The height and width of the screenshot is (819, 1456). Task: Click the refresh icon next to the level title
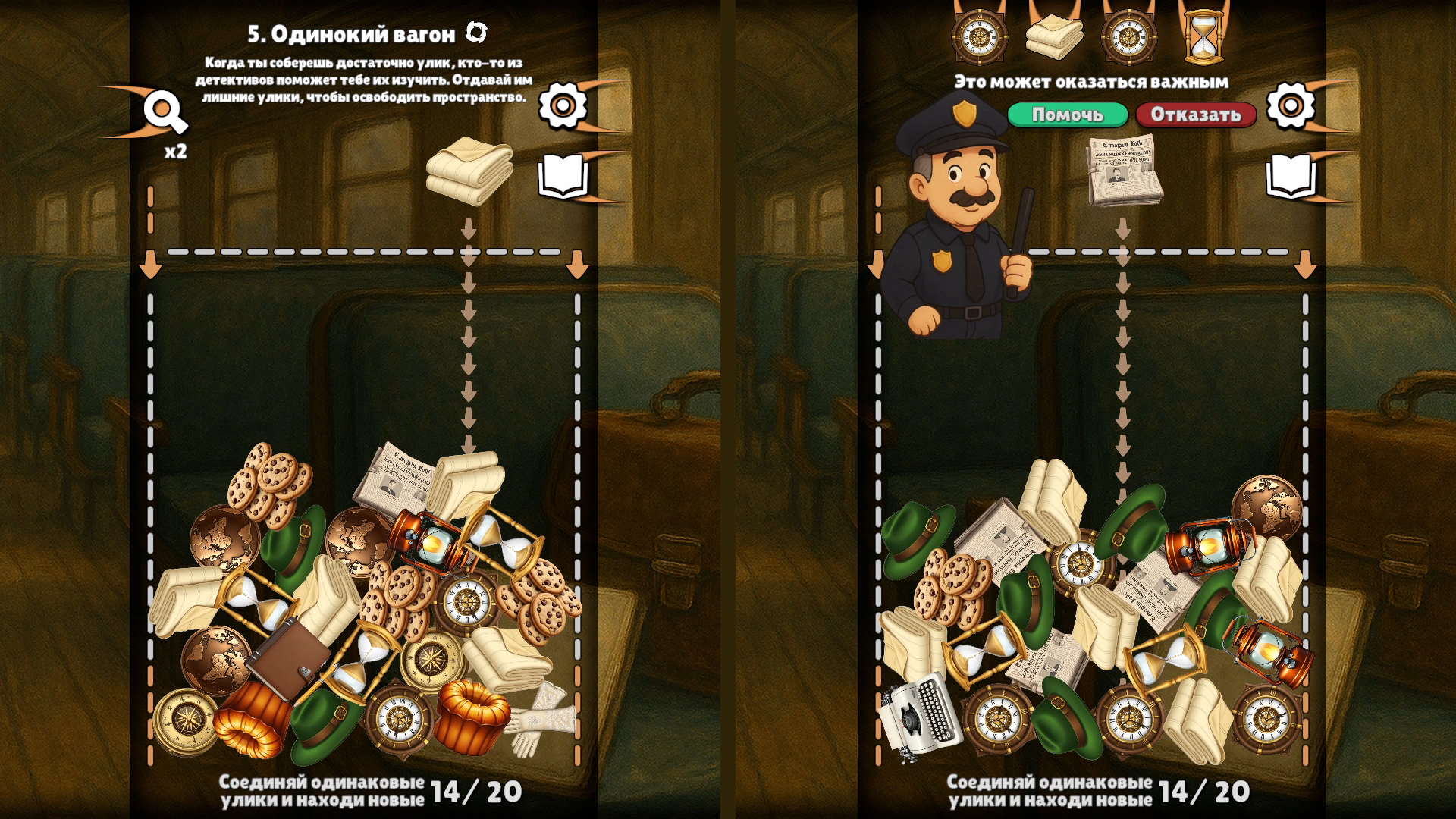coord(477,30)
